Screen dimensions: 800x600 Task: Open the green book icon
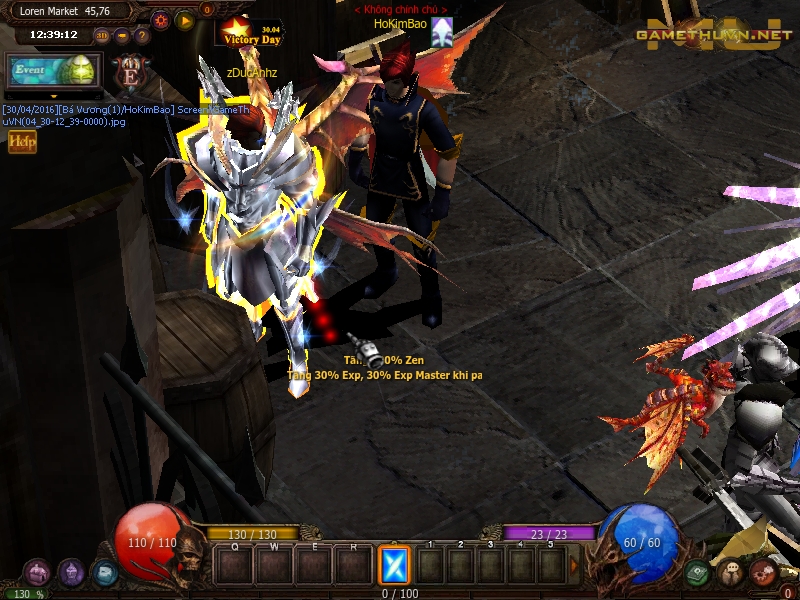pyautogui.click(x=698, y=573)
